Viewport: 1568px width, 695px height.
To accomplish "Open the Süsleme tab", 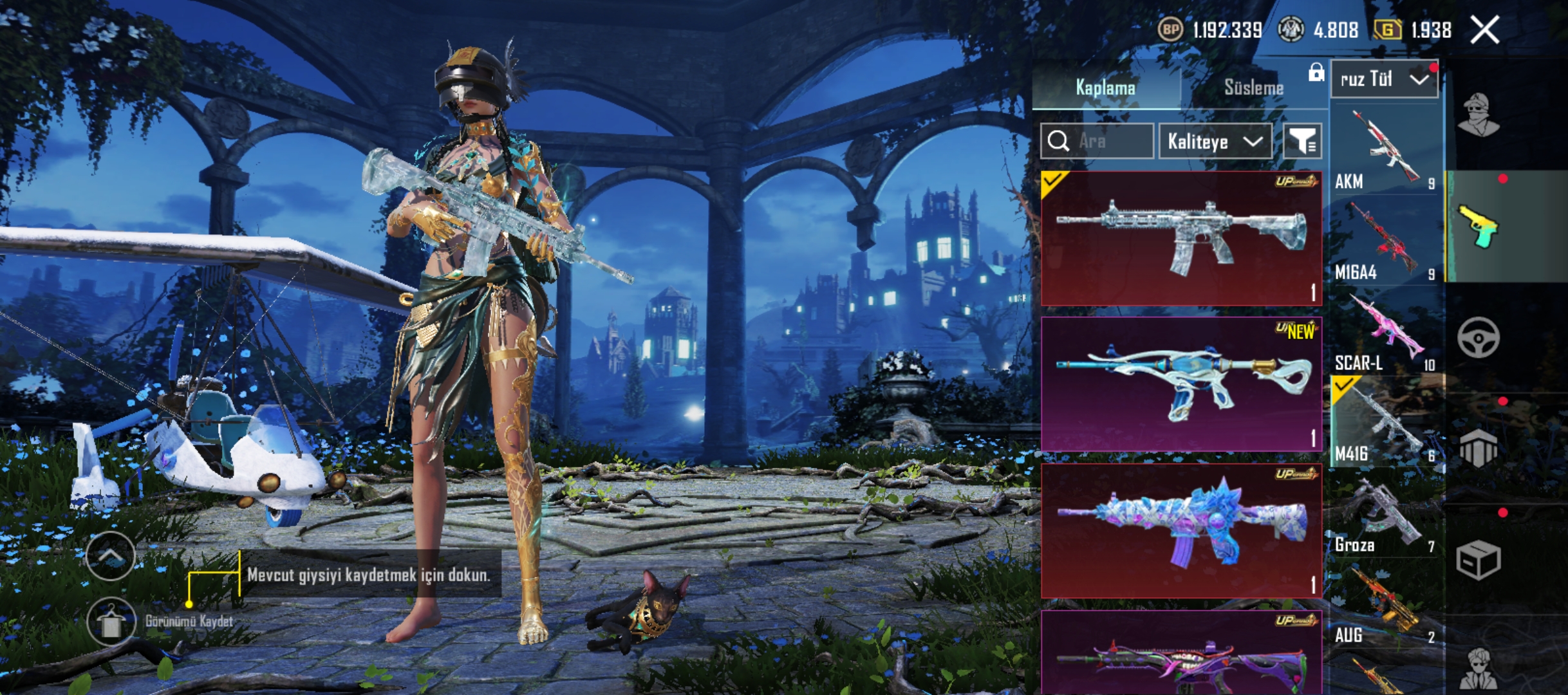I will click(x=1253, y=88).
